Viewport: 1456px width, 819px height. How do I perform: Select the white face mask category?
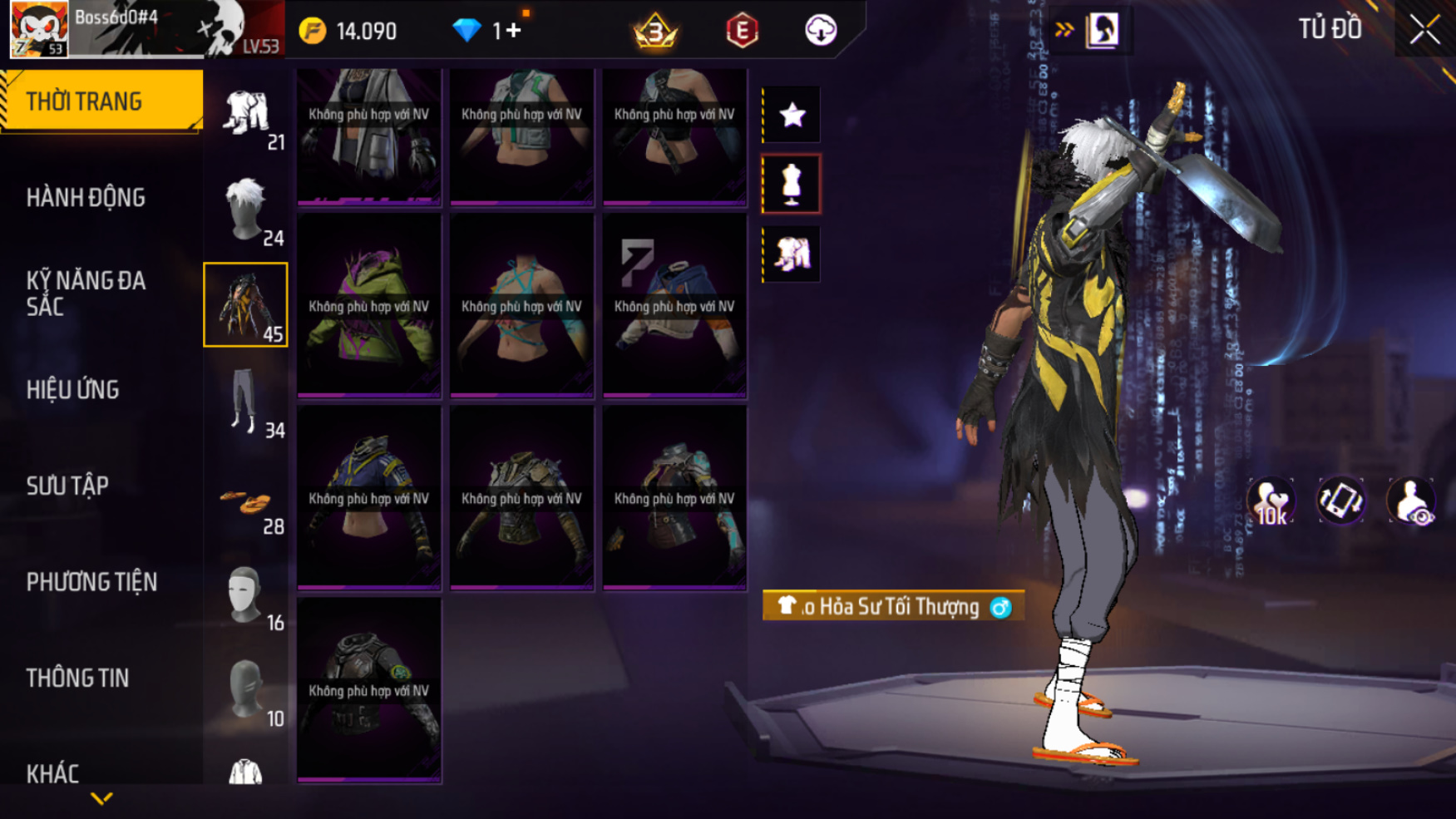tap(246, 595)
